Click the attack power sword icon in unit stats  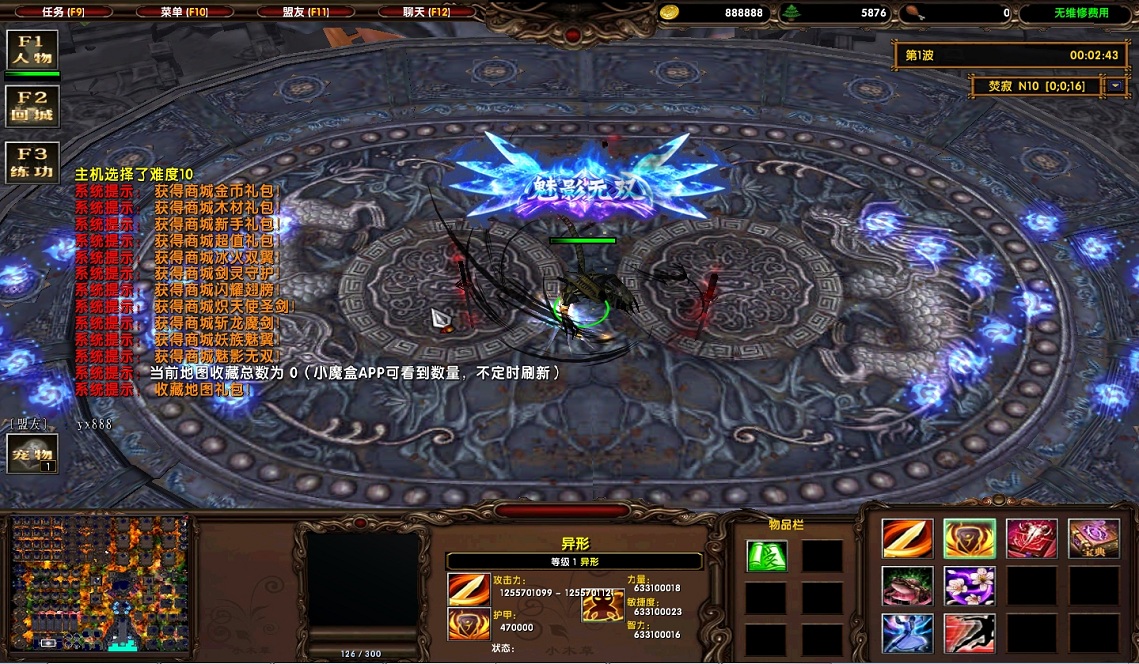pyautogui.click(x=468, y=590)
